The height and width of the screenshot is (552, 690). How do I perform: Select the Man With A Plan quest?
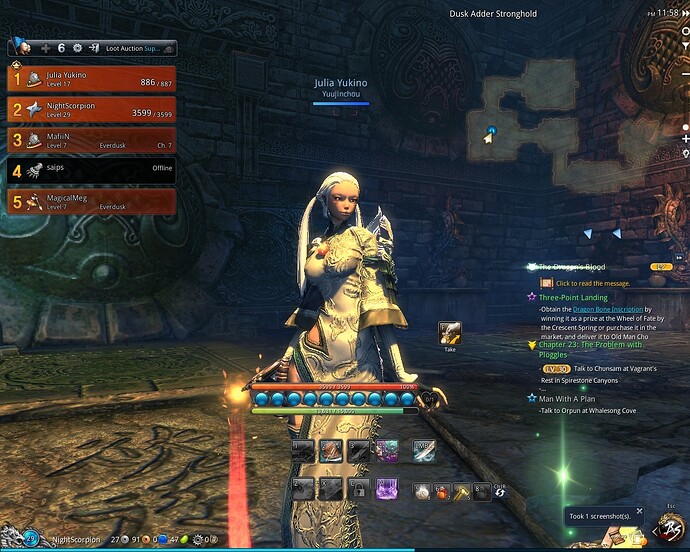pos(569,398)
